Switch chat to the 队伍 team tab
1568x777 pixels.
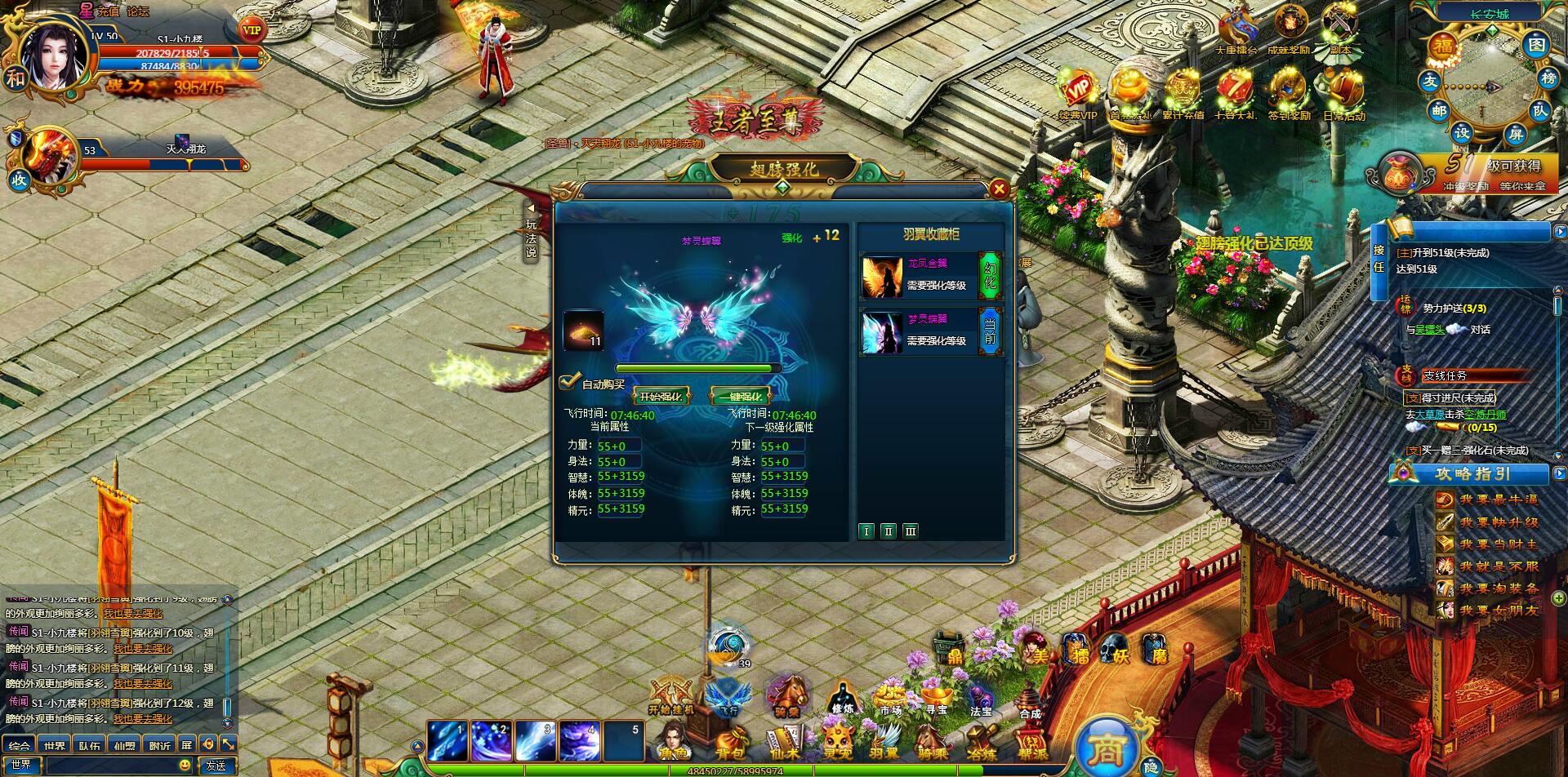coord(90,745)
